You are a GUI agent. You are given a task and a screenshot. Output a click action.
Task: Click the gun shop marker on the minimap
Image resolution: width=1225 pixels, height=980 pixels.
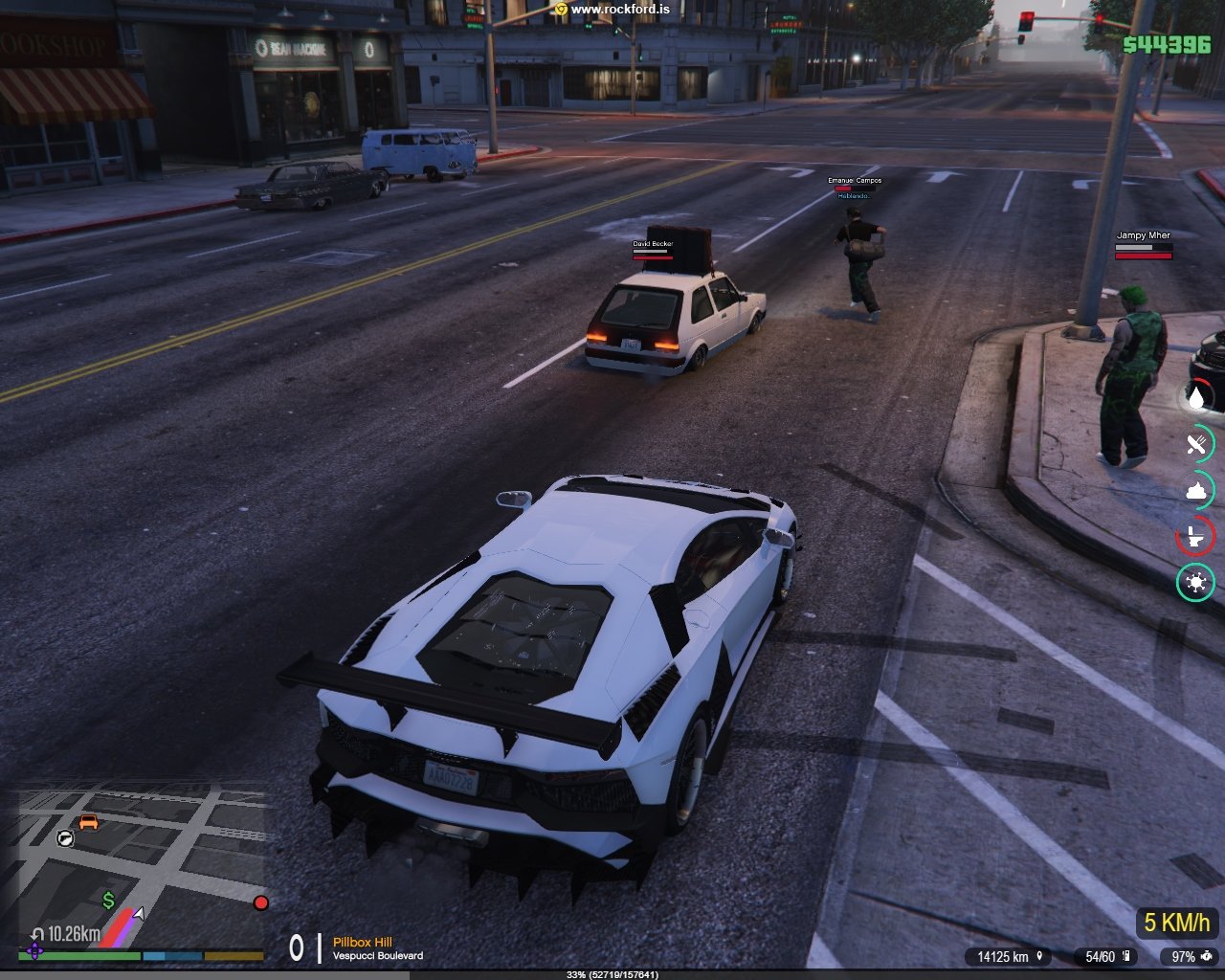pos(65,838)
